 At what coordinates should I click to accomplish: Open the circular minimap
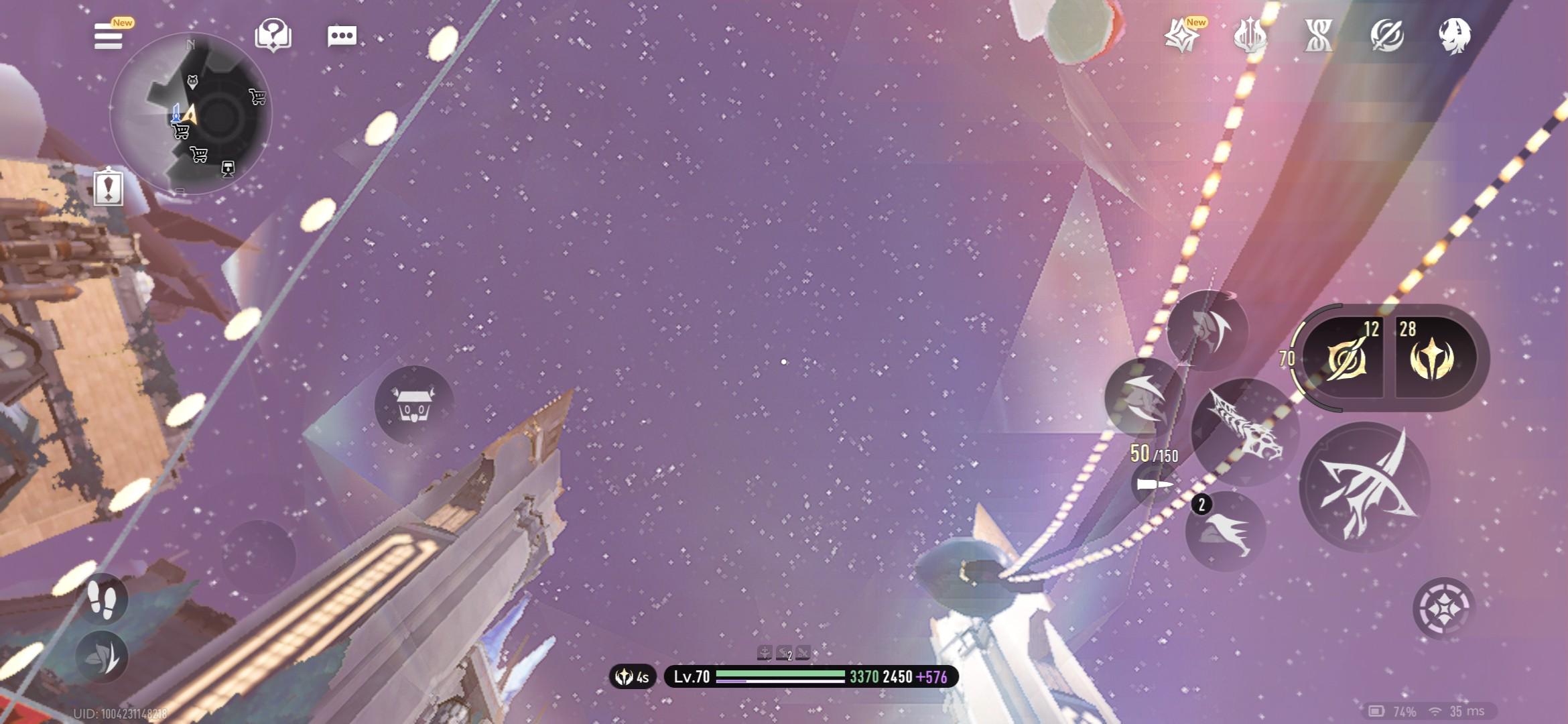pyautogui.click(x=190, y=114)
